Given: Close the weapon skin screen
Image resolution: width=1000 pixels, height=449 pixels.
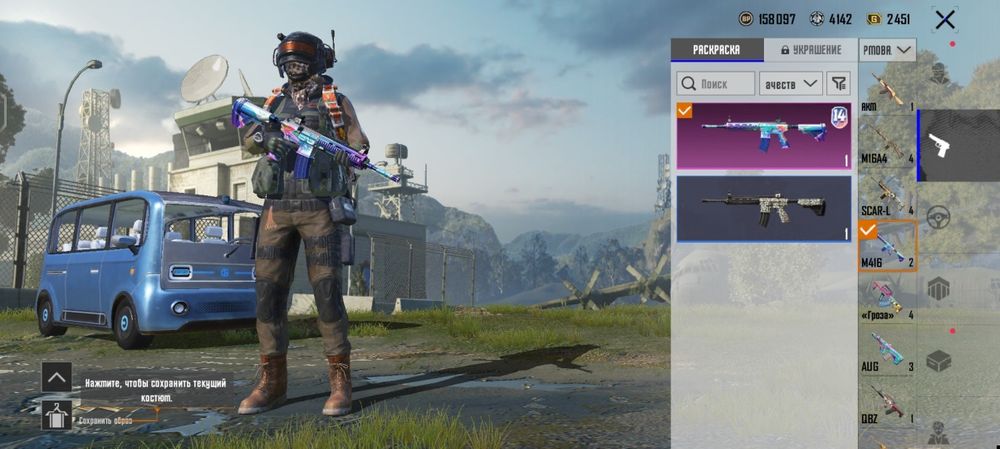Looking at the screenshot, I should (944, 19).
